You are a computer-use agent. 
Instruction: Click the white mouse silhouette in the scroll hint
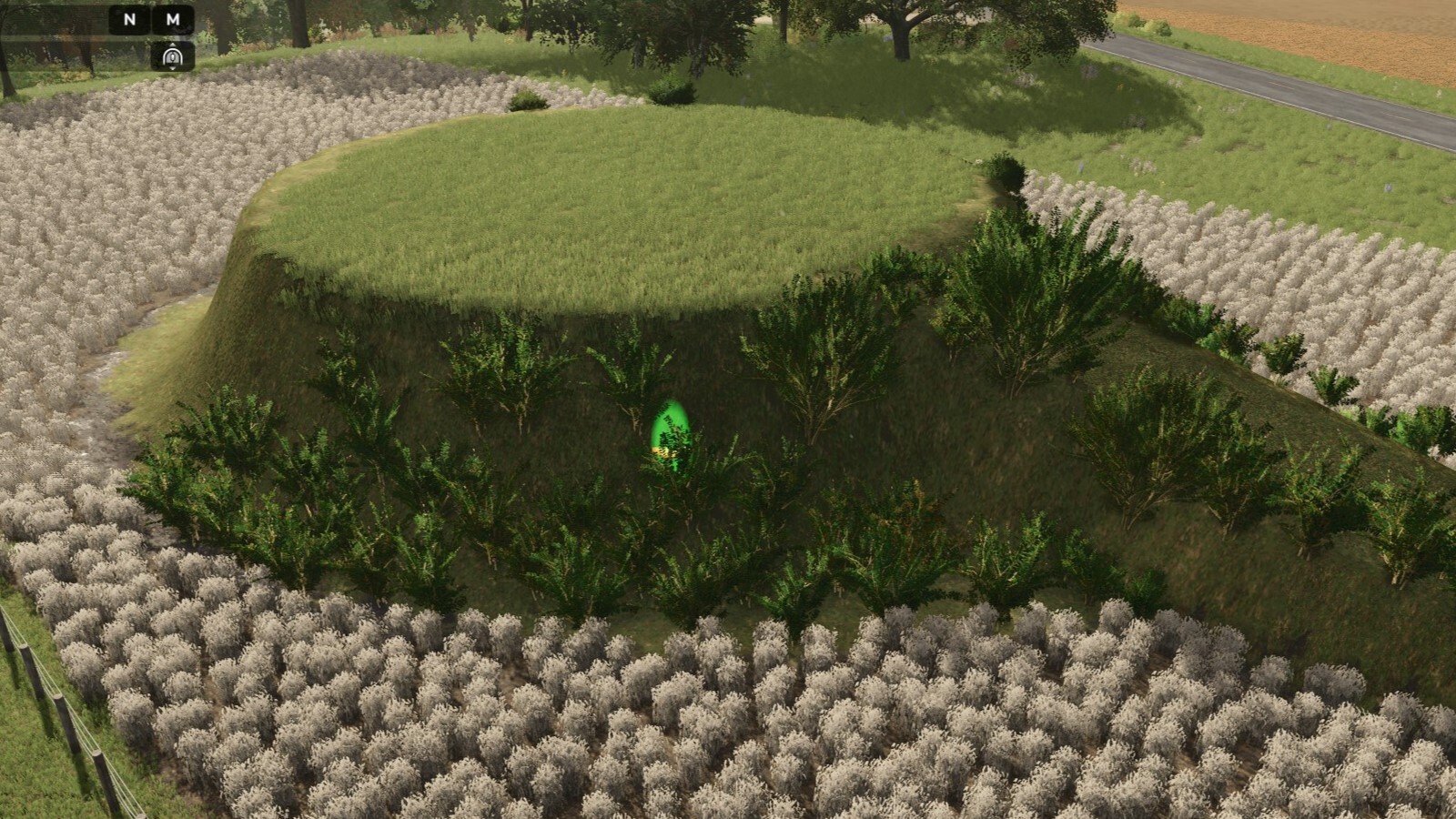pos(173,58)
